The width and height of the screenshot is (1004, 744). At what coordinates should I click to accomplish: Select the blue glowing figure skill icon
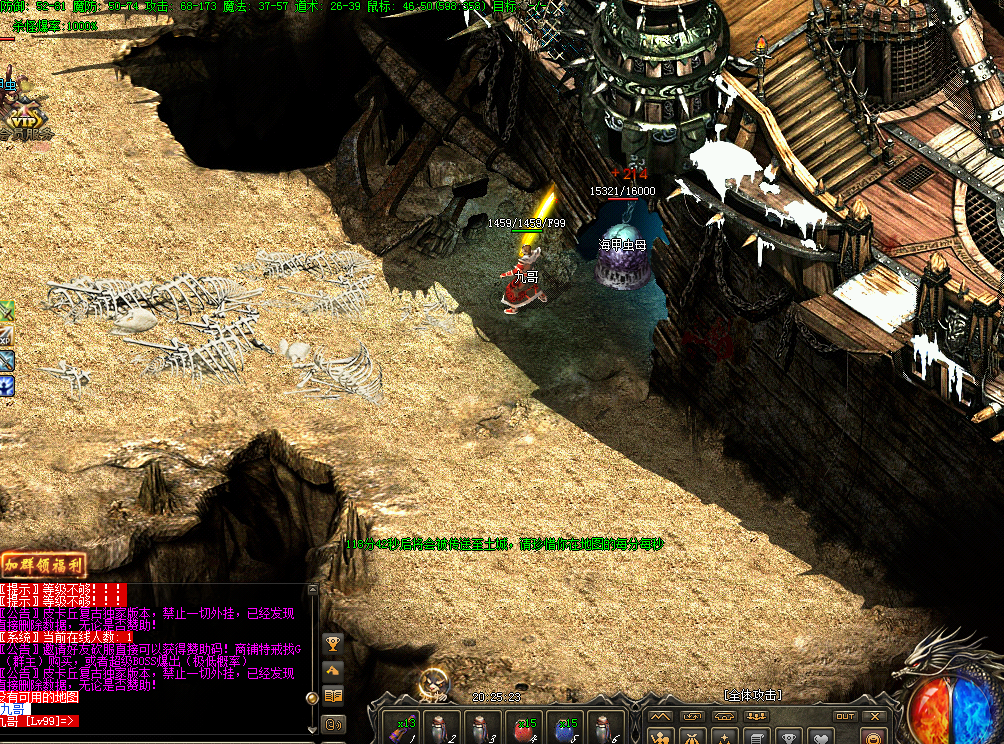(6, 385)
